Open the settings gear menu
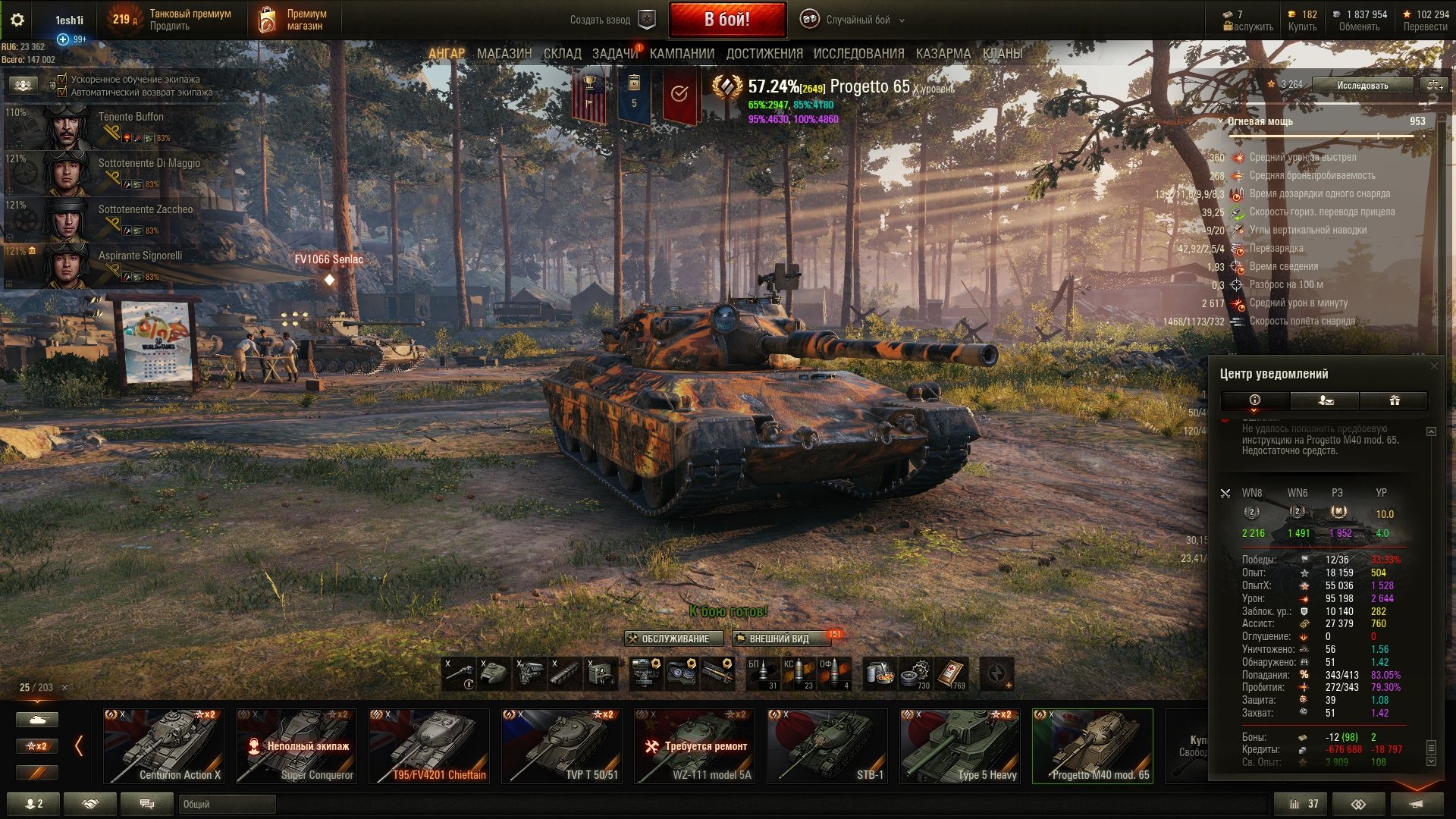The height and width of the screenshot is (819, 1456). point(17,20)
